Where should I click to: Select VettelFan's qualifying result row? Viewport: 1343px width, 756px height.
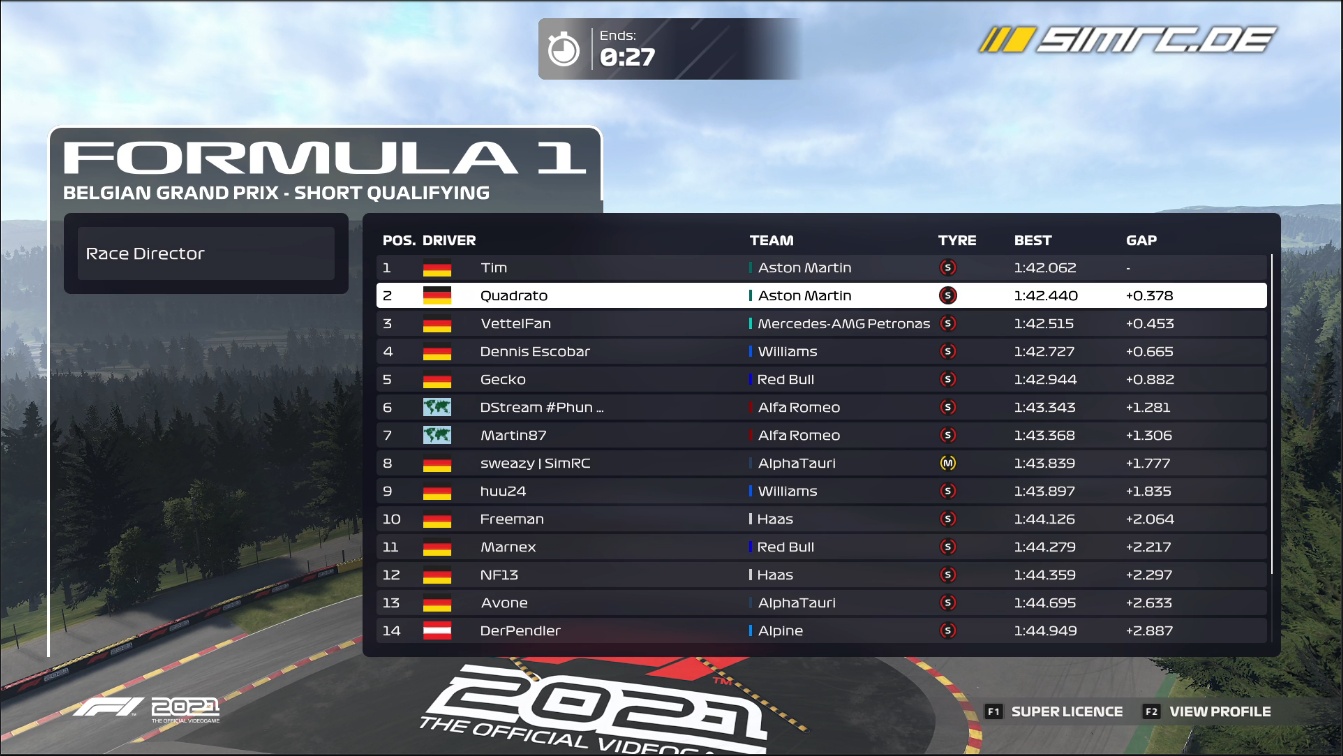[x=821, y=324]
